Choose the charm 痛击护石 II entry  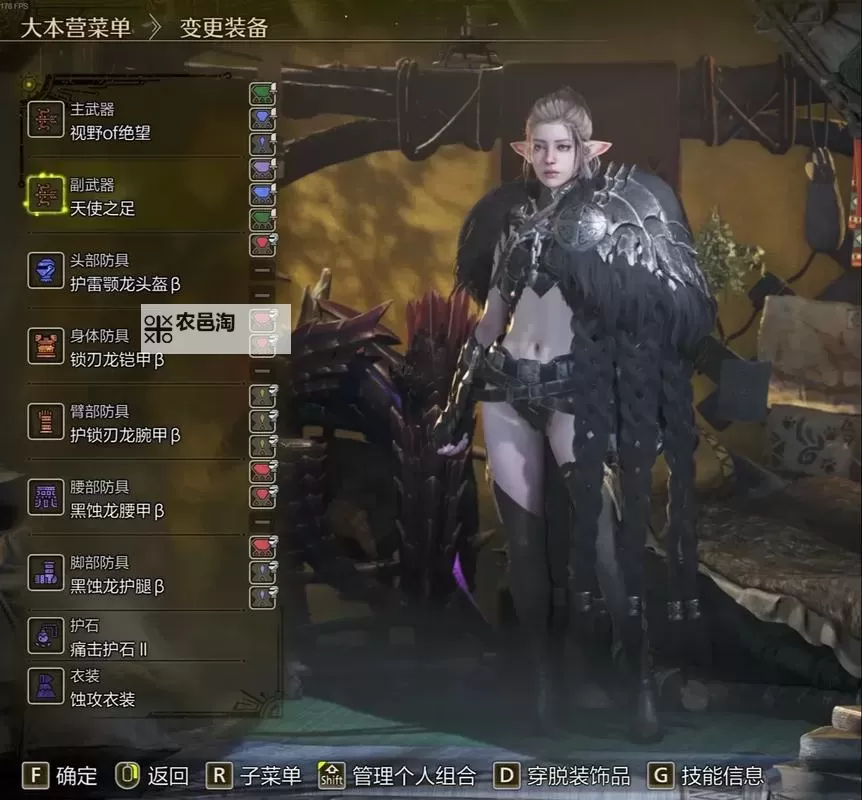coord(108,638)
